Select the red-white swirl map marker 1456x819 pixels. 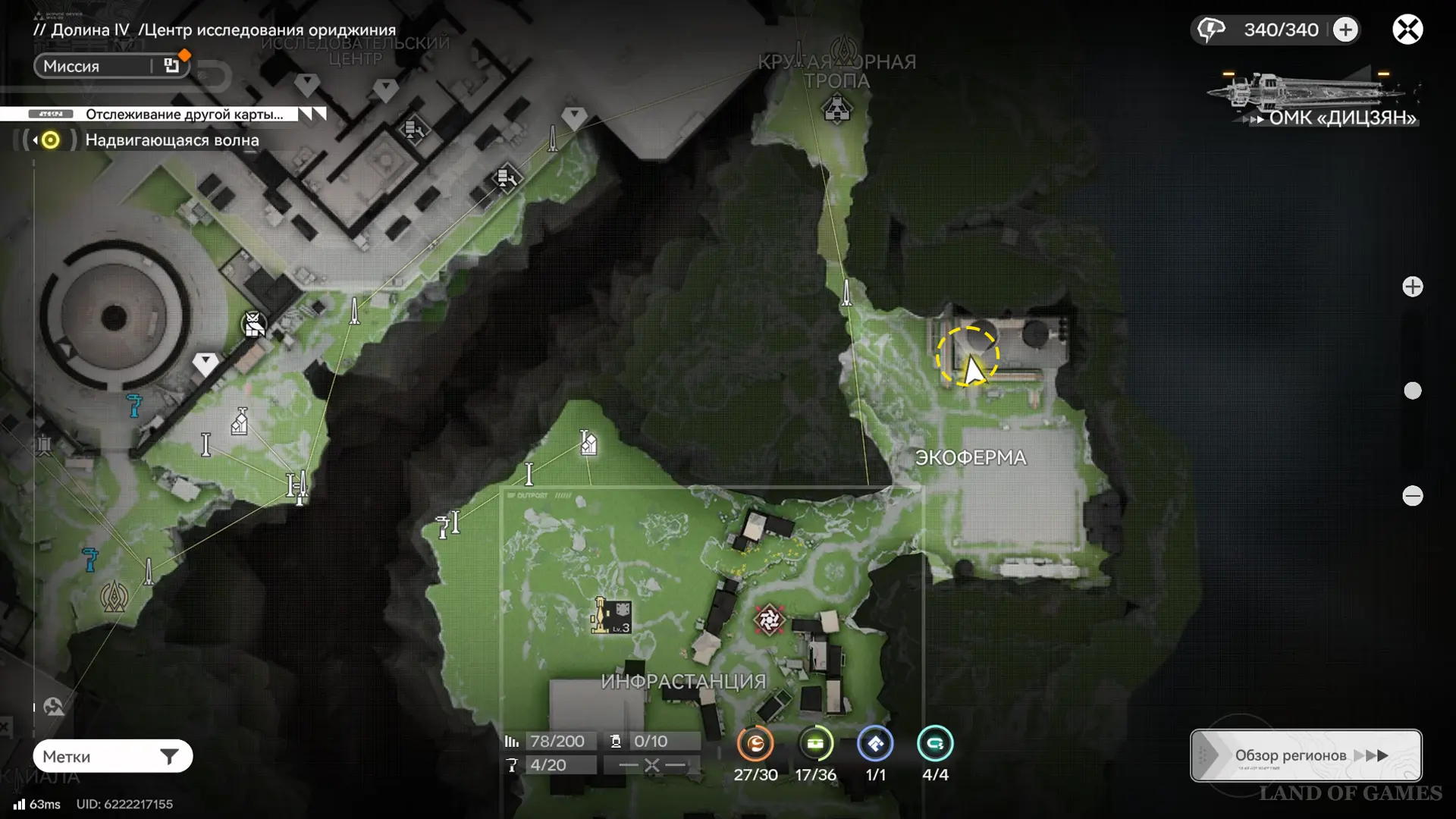pos(768,620)
